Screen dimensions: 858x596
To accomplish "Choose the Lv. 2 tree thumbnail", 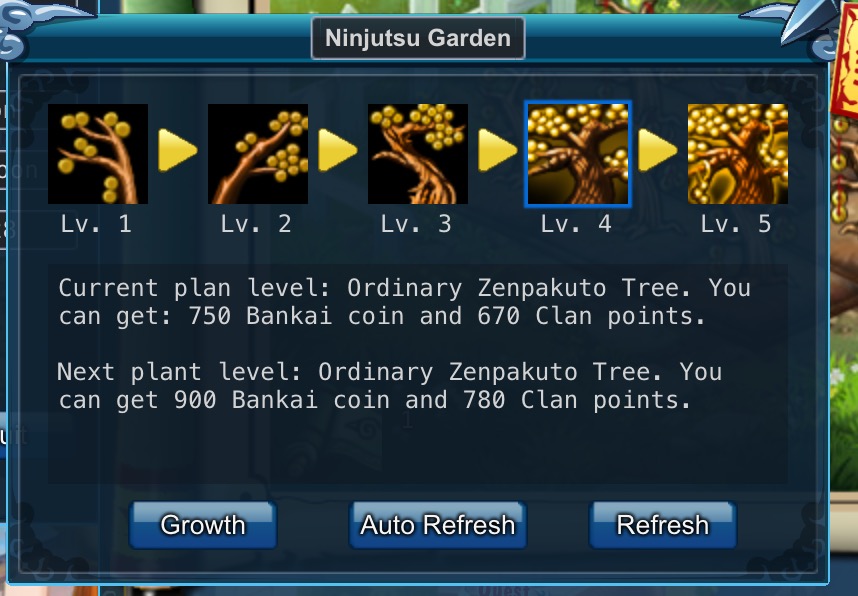I will (258, 154).
